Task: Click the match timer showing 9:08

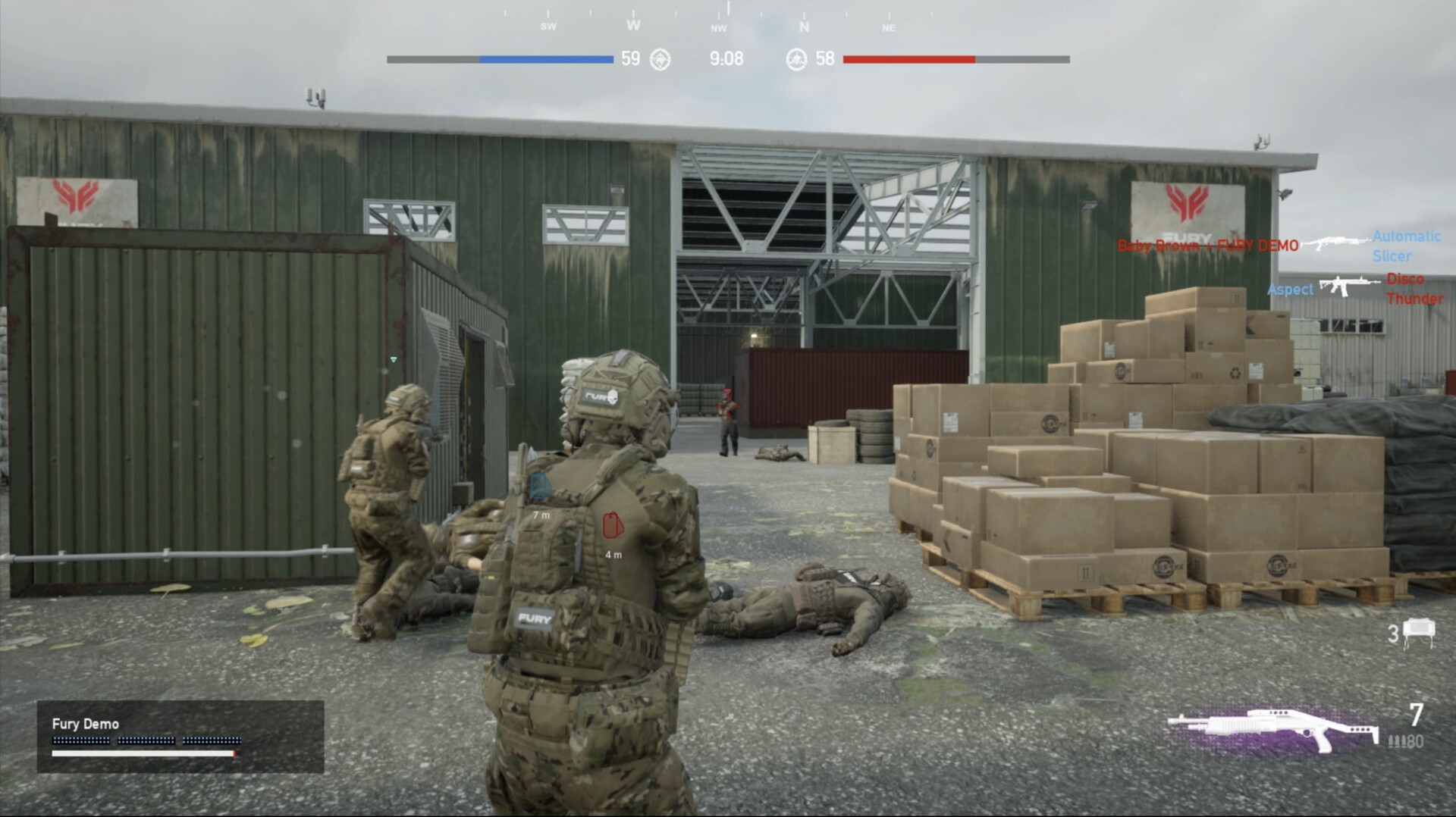Action: click(x=726, y=58)
